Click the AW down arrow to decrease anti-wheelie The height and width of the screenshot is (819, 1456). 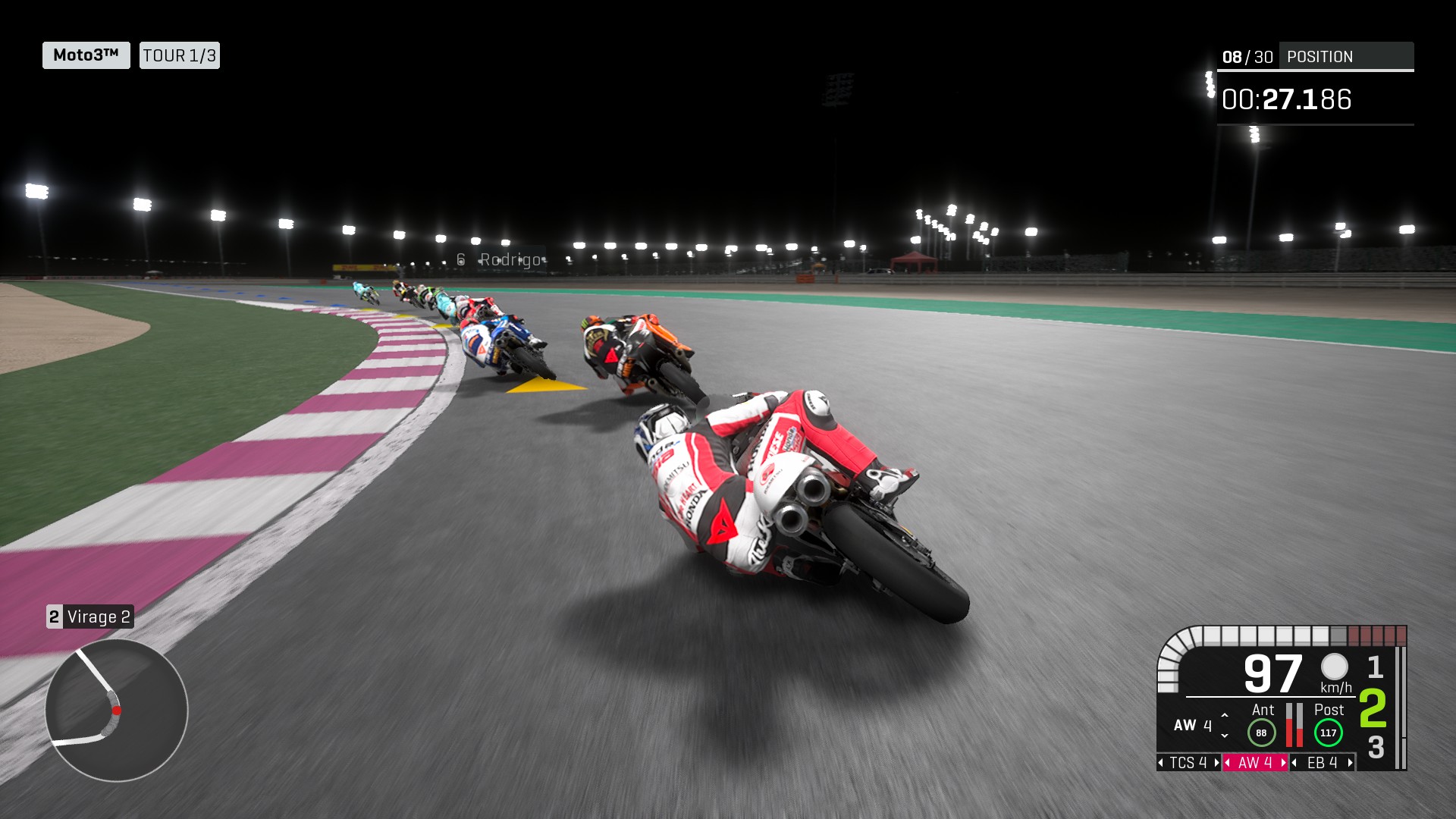click(x=1224, y=737)
